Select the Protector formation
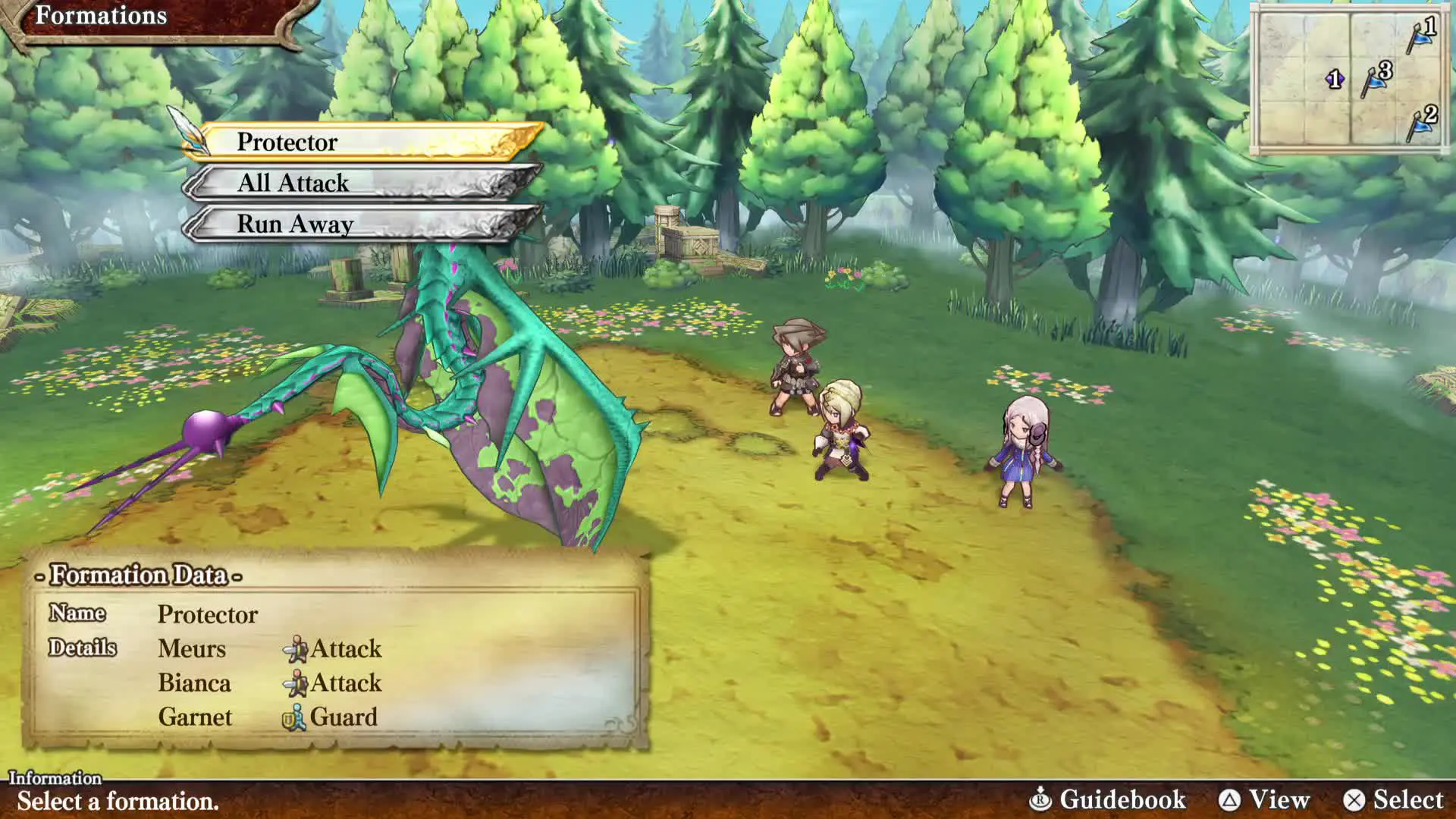Viewport: 1456px width, 819px height. tap(364, 142)
